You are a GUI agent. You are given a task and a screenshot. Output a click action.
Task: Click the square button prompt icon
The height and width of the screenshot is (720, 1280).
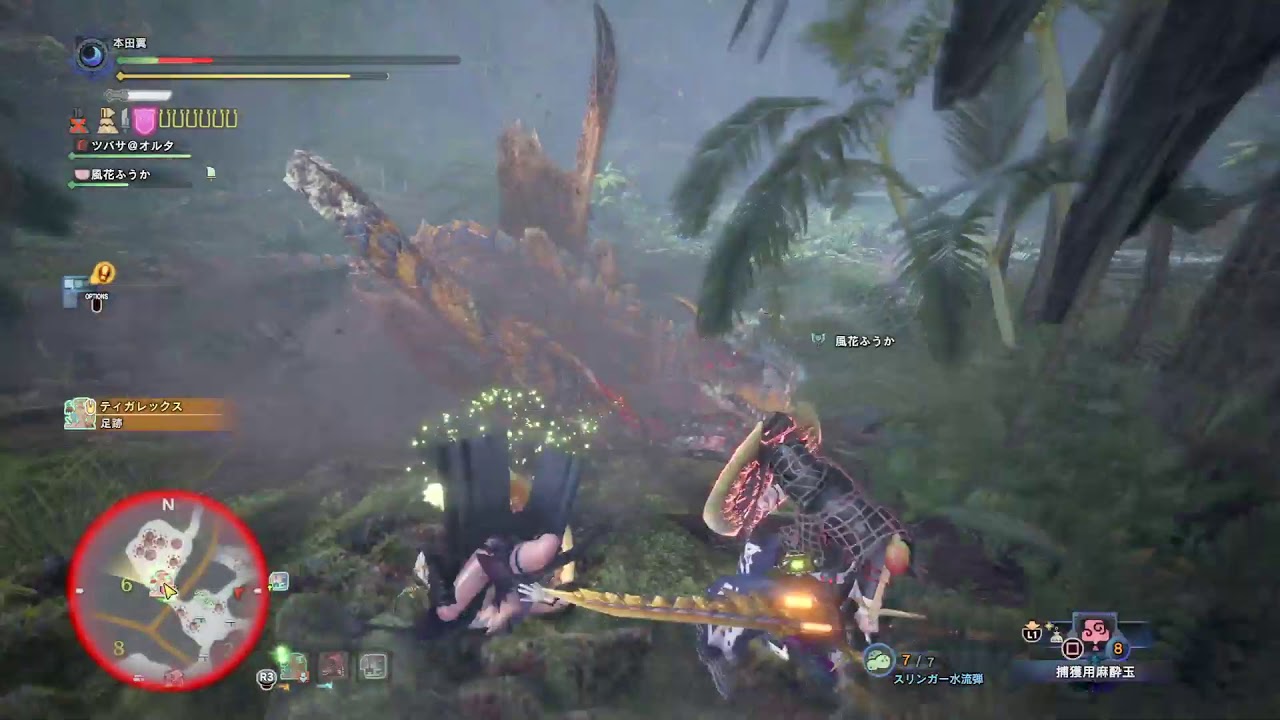[1071, 647]
